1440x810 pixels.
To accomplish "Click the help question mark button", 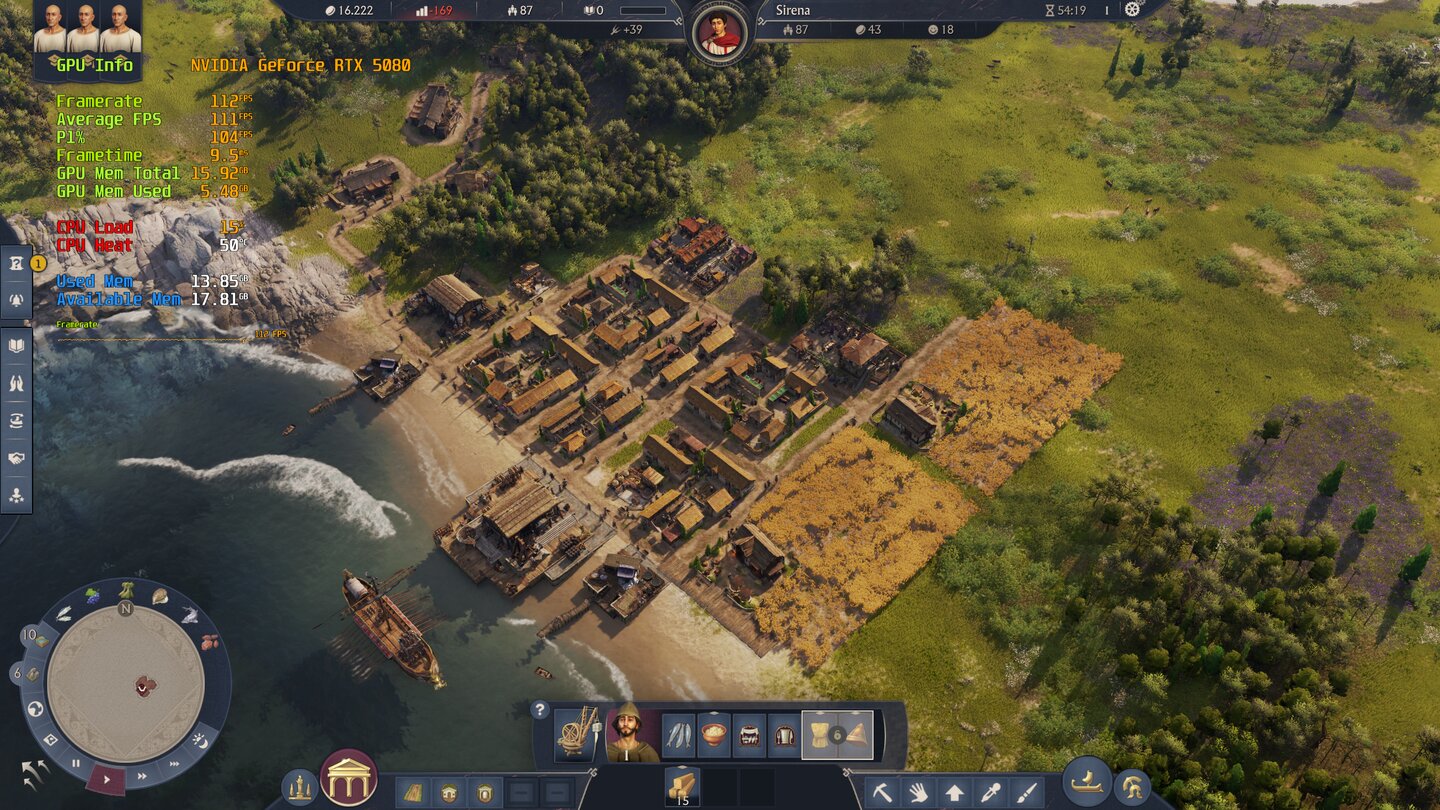I will [540, 710].
